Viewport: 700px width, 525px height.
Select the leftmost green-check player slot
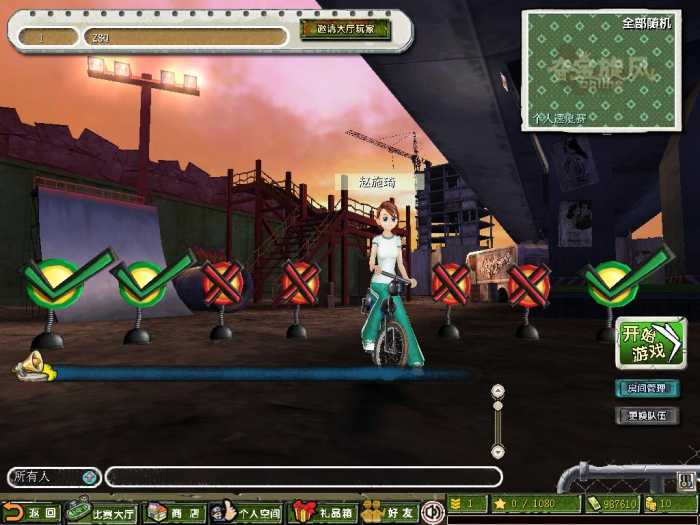pyautogui.click(x=54, y=282)
